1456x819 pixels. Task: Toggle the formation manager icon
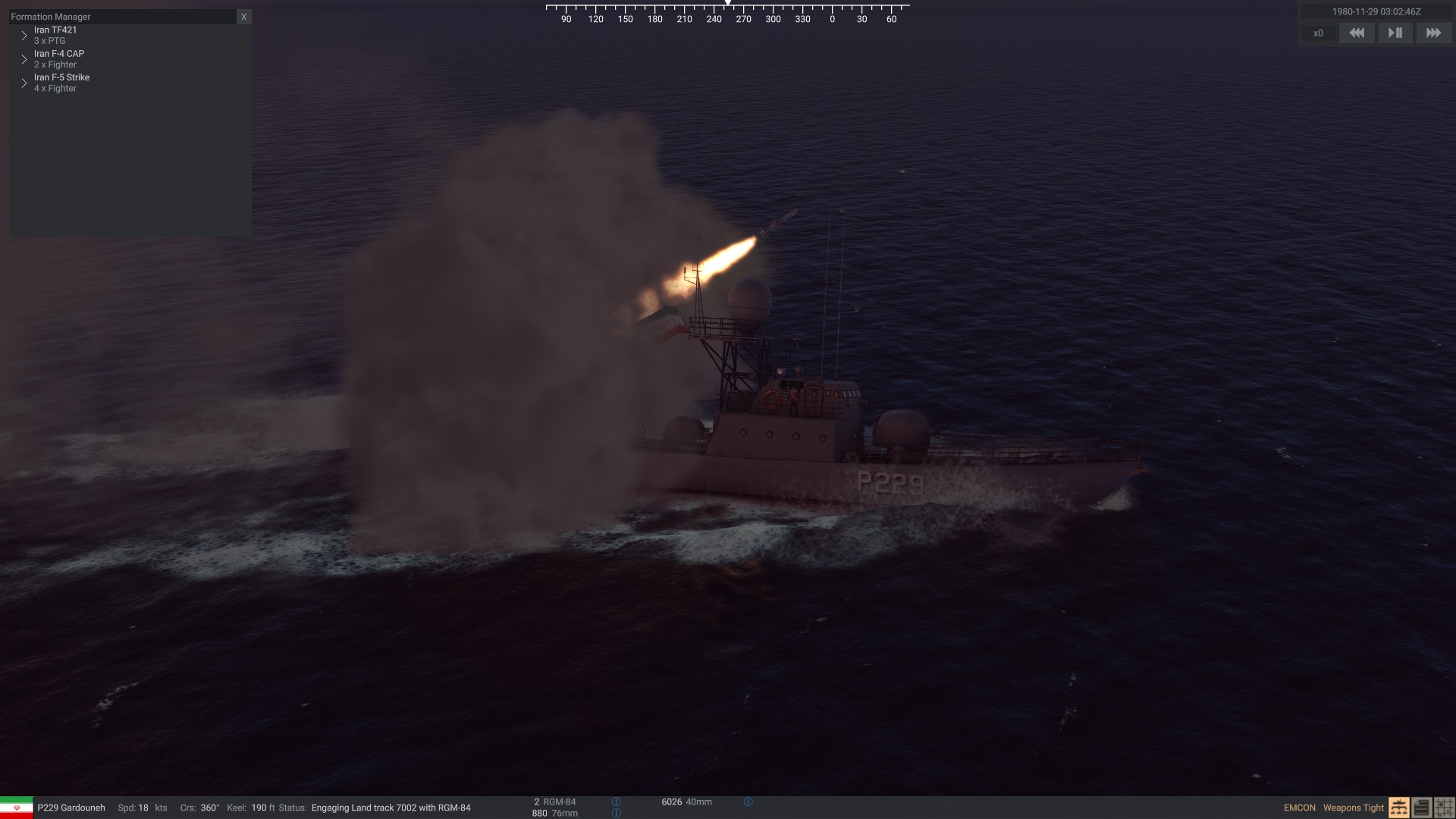tap(1398, 808)
